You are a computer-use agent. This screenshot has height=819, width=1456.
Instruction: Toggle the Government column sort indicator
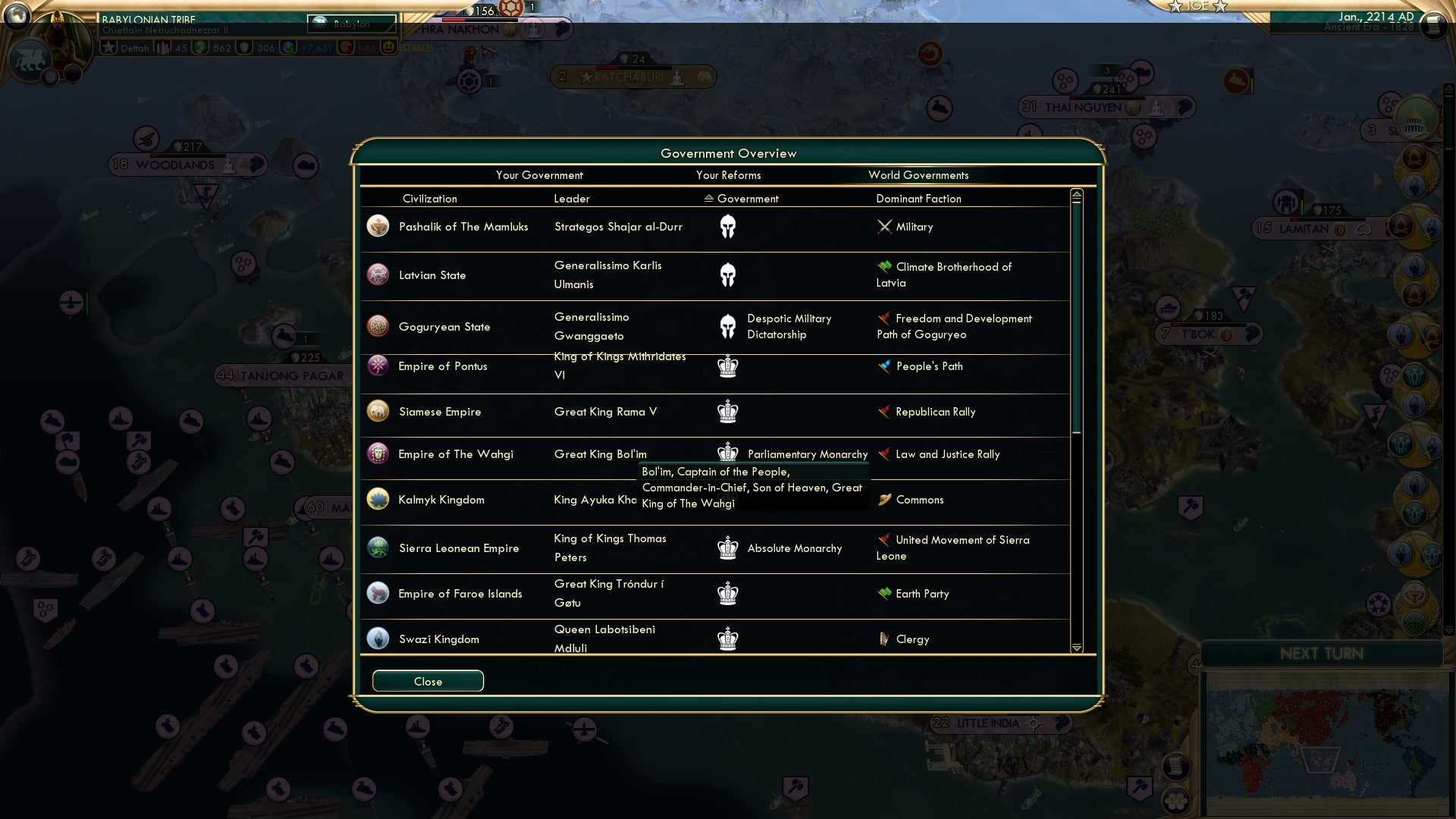(x=708, y=199)
